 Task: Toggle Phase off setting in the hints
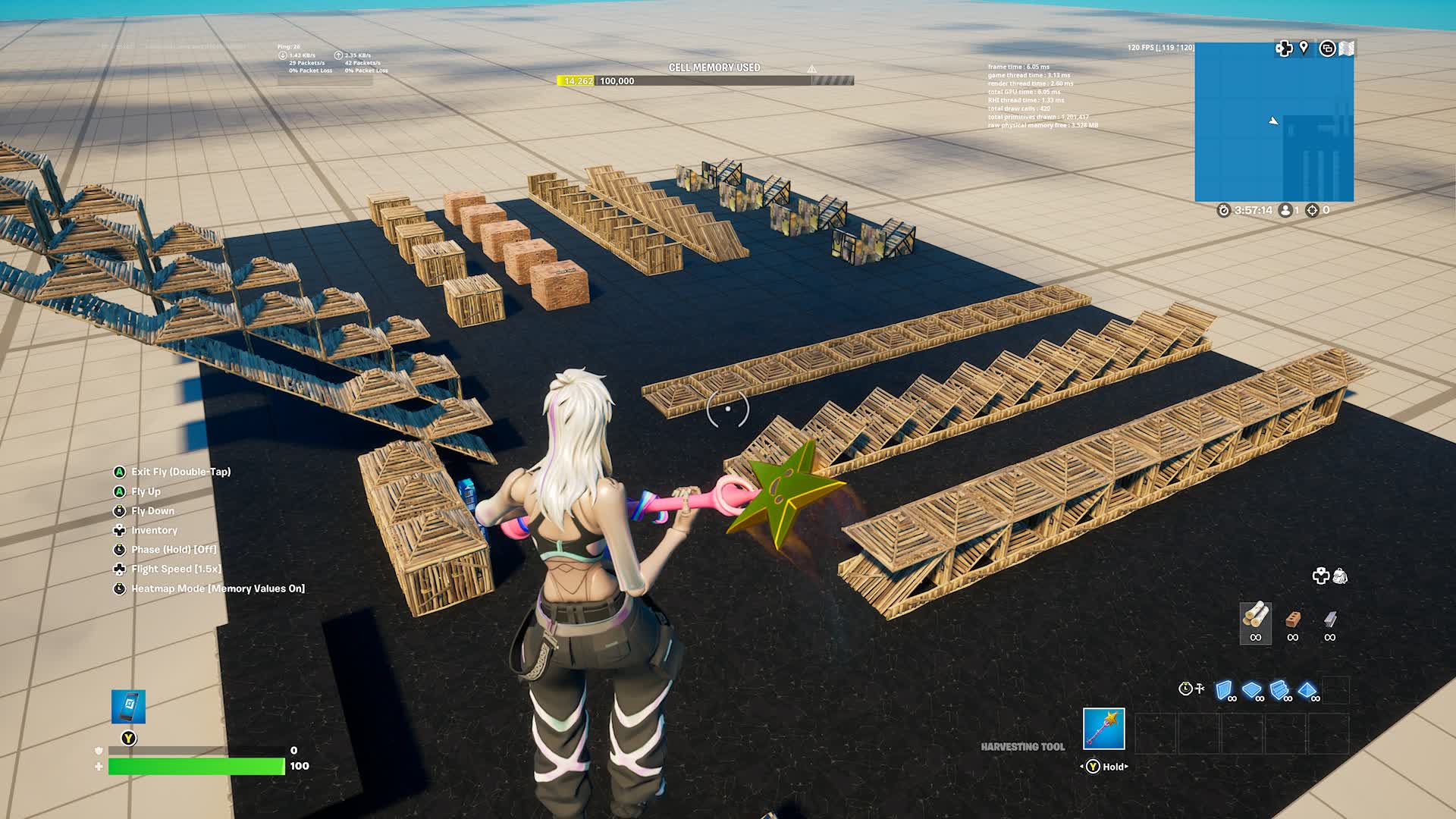173,550
